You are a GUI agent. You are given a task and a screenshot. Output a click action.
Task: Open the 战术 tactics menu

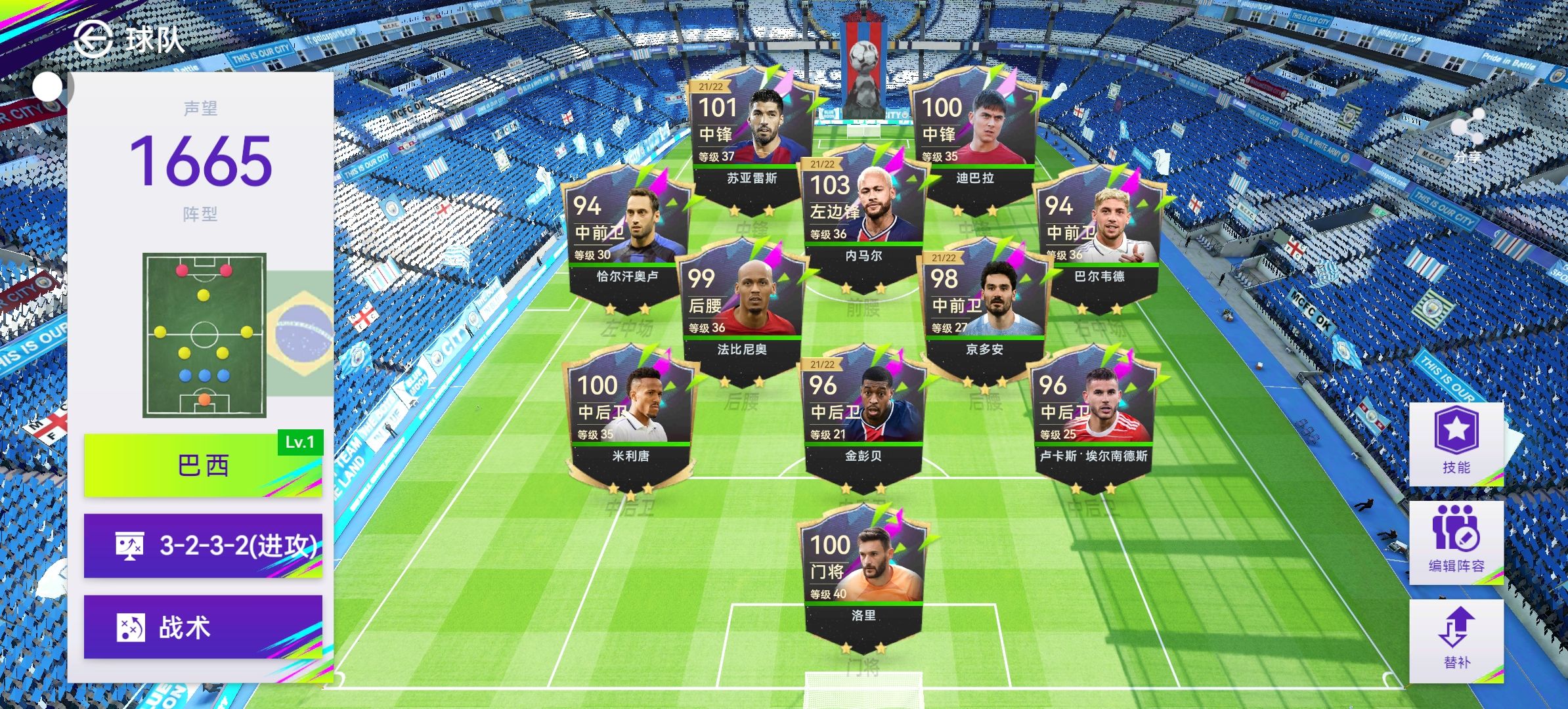[203, 627]
